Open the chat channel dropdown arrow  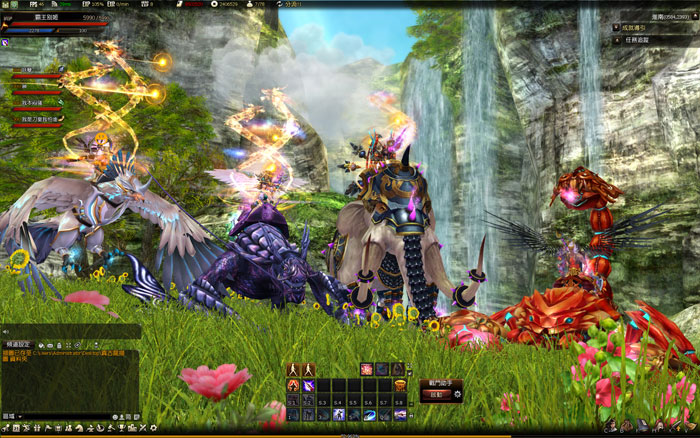tap(18, 415)
